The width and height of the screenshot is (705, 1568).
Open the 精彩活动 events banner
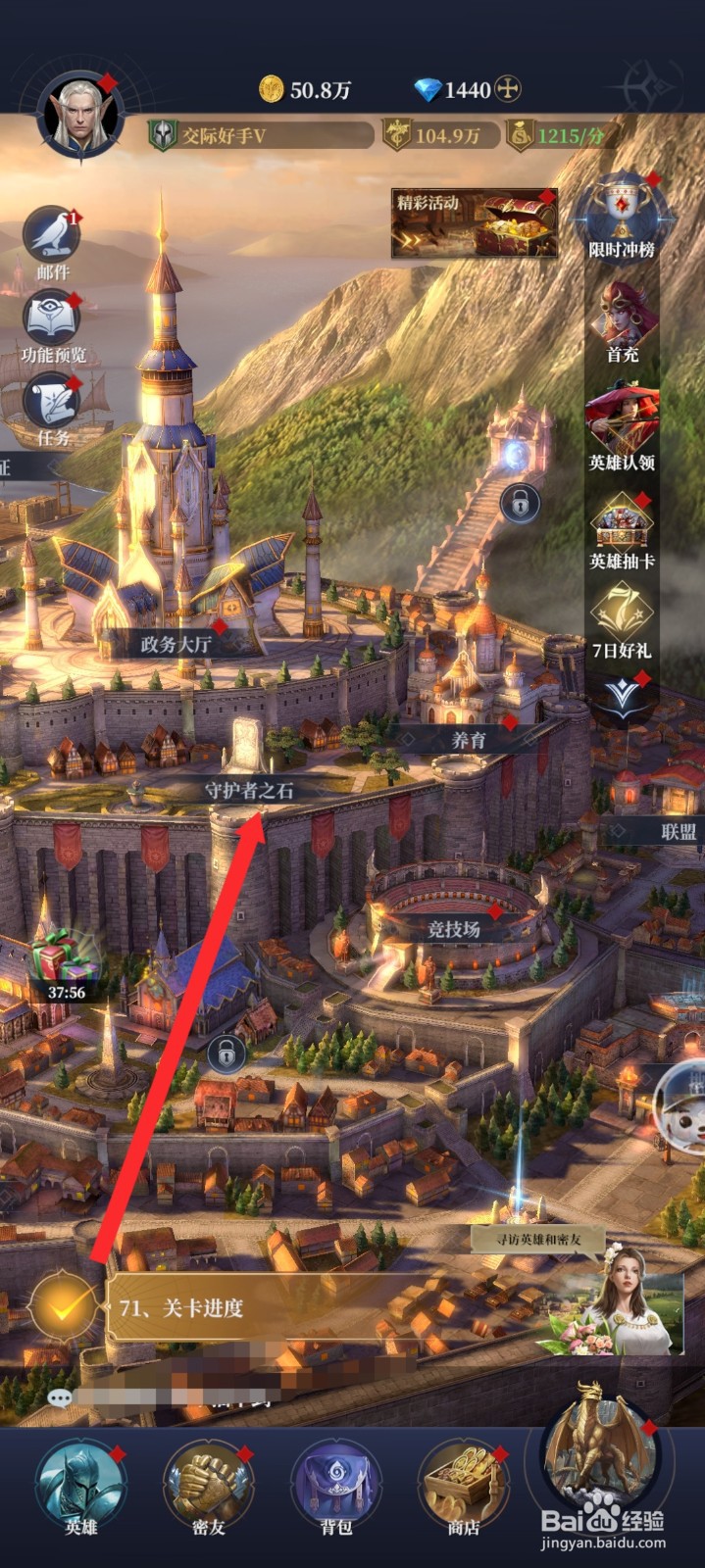tap(474, 223)
